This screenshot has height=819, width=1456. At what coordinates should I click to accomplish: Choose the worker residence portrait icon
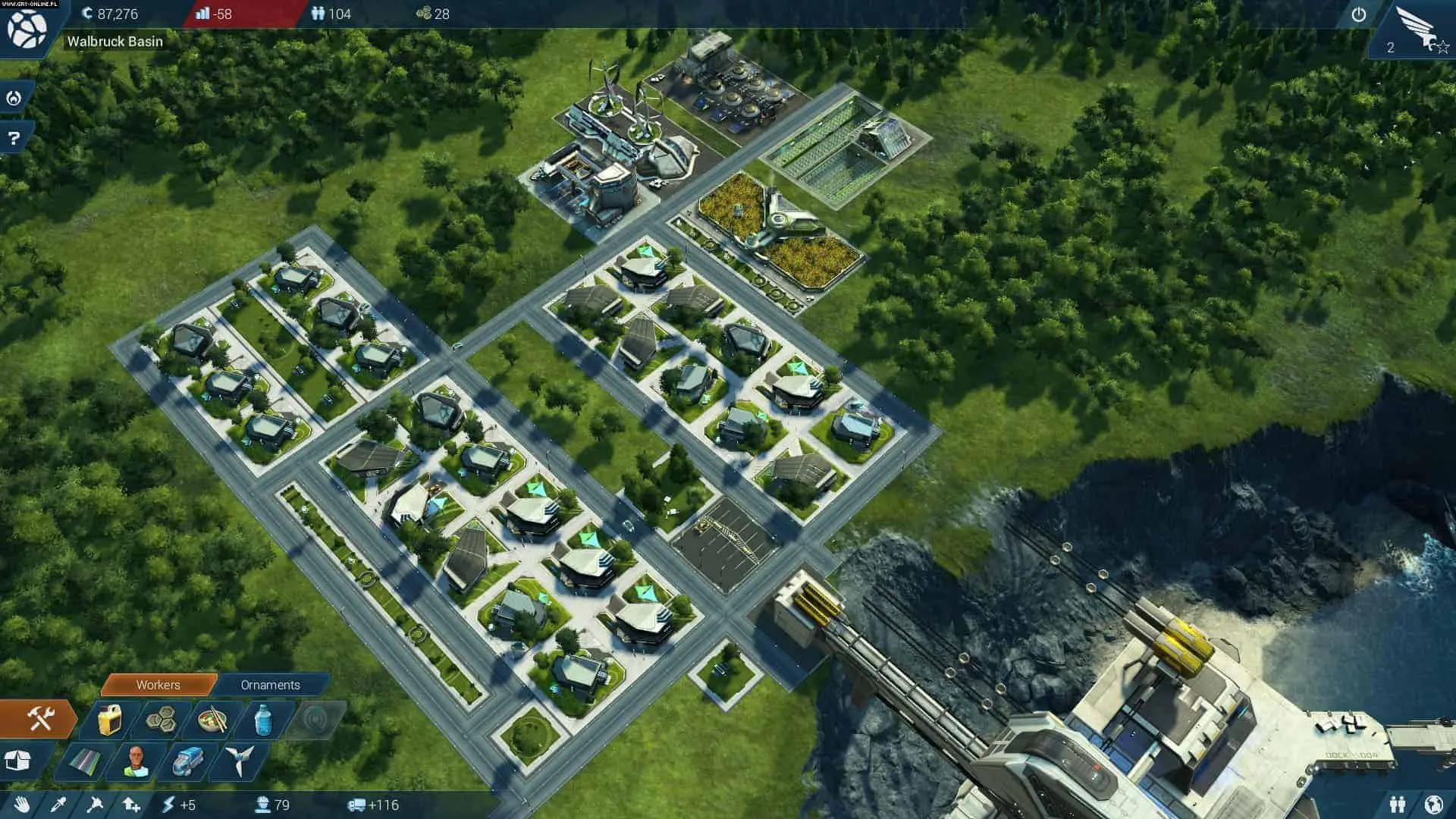click(x=136, y=761)
